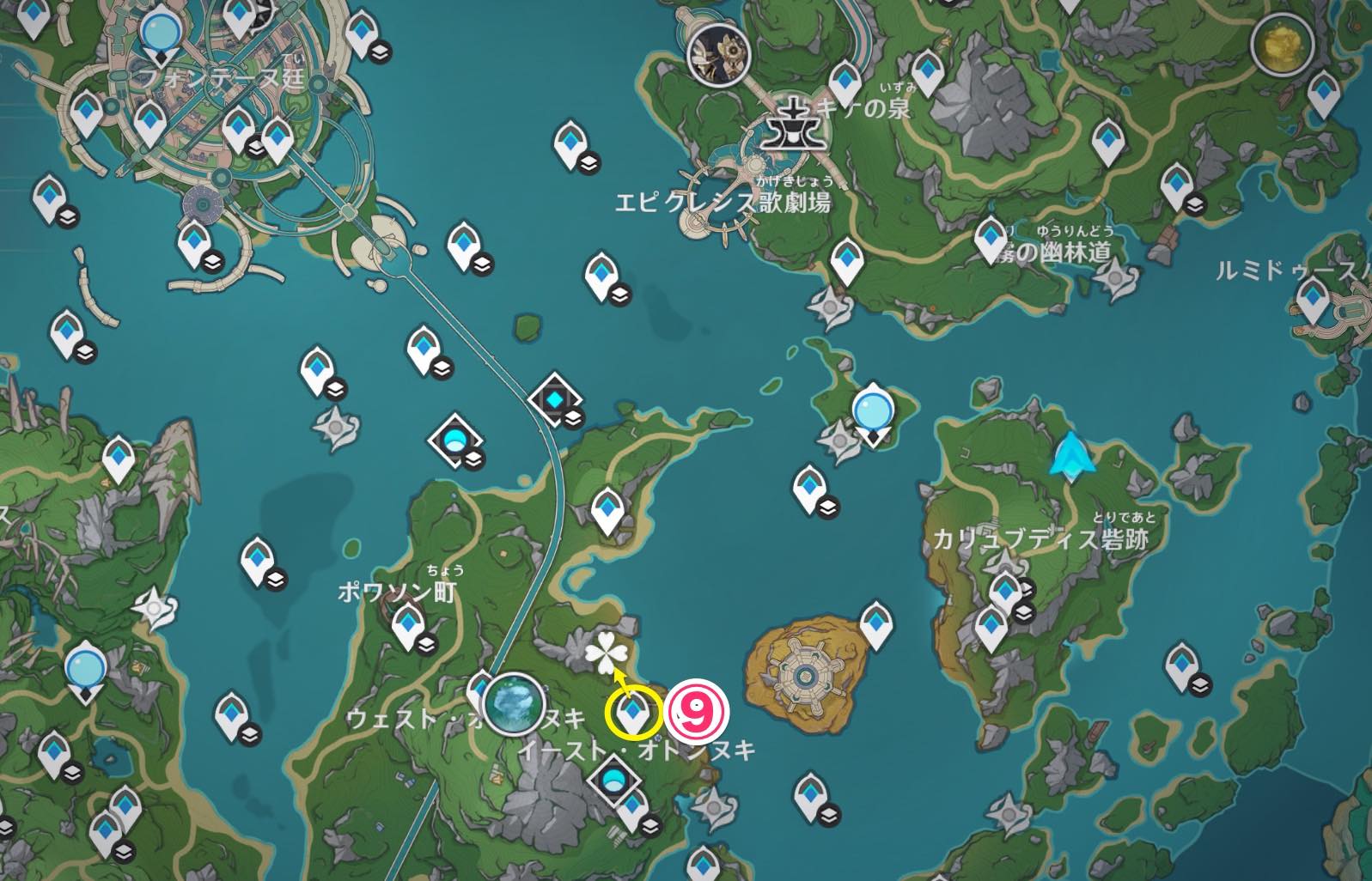The width and height of the screenshot is (1372, 881).
Task: Select the Statue of the Seven on the small central island
Action: pyautogui.click(x=874, y=410)
